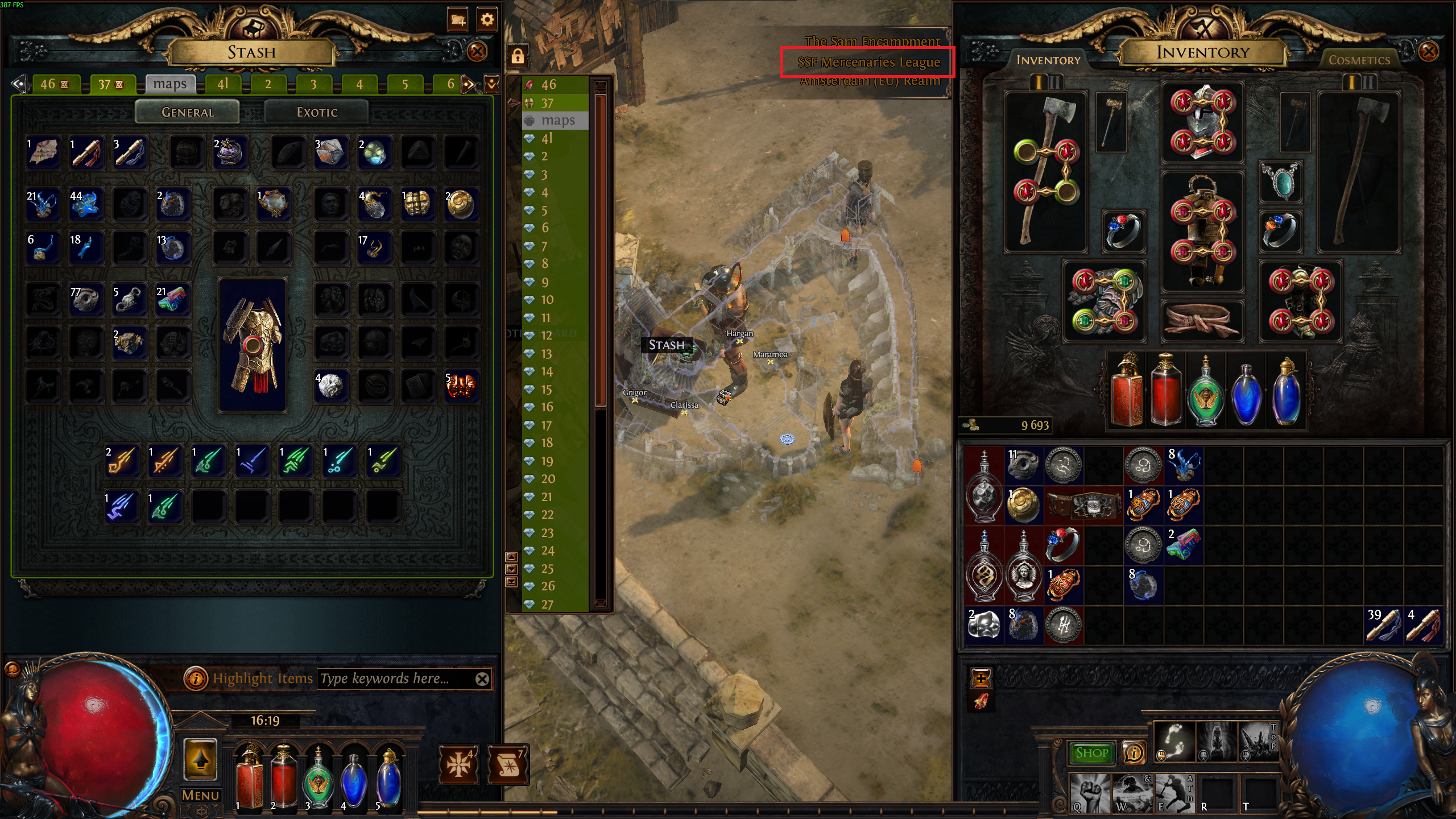Select the leather belt in inventory grid
Screen dimensions: 1456x819
(x=1083, y=504)
